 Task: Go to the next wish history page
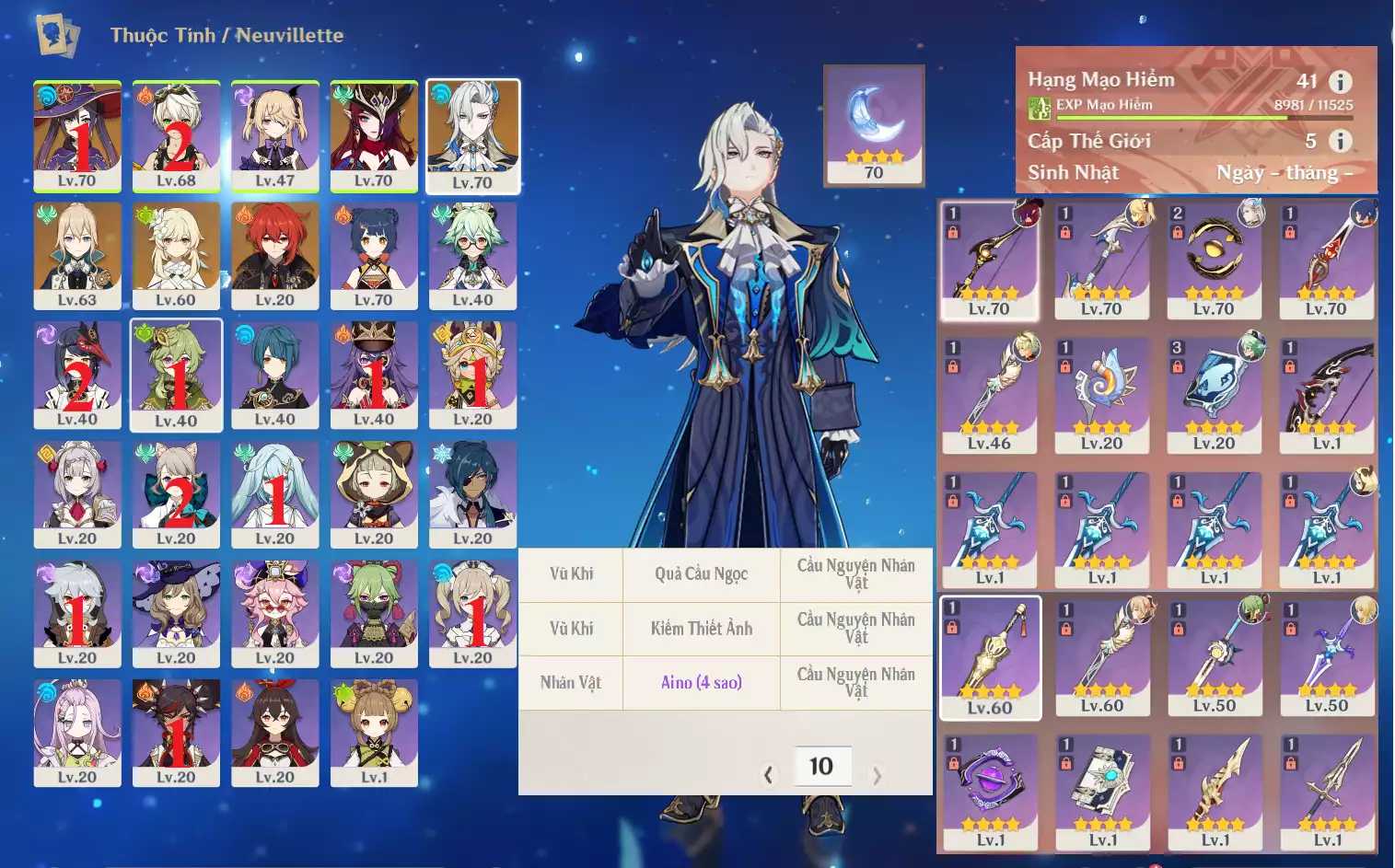coord(877,775)
